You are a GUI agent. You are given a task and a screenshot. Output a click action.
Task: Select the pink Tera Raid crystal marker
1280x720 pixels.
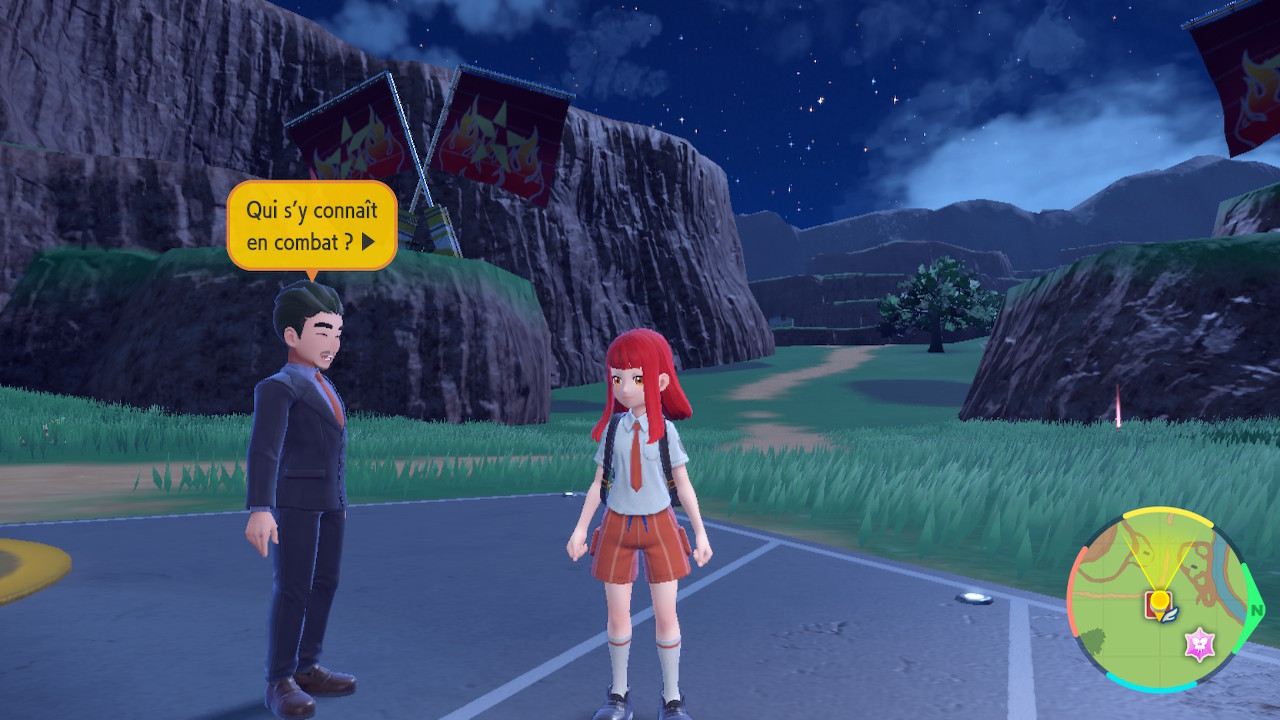1199,644
